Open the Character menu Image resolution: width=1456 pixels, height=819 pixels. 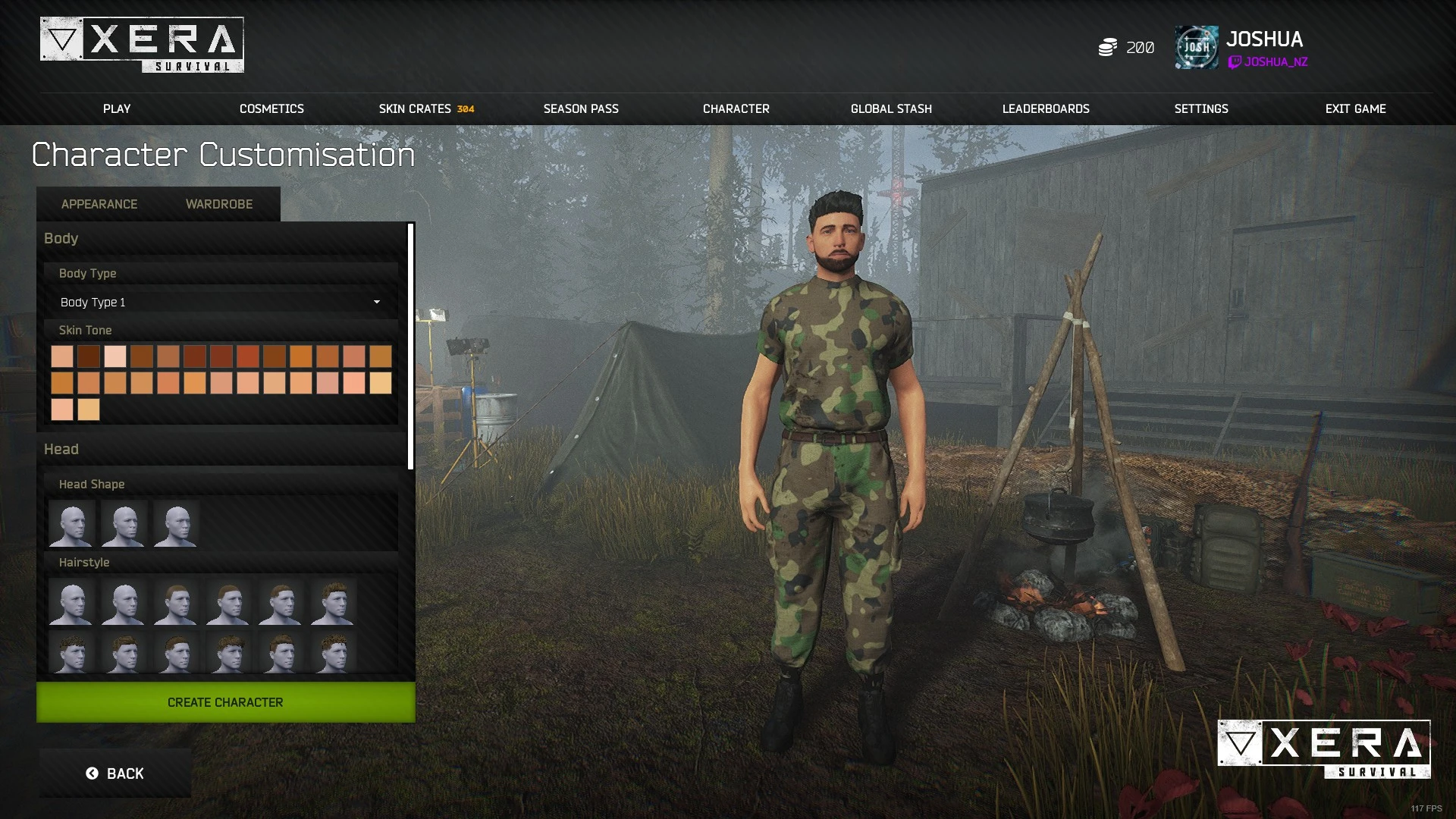click(x=736, y=108)
